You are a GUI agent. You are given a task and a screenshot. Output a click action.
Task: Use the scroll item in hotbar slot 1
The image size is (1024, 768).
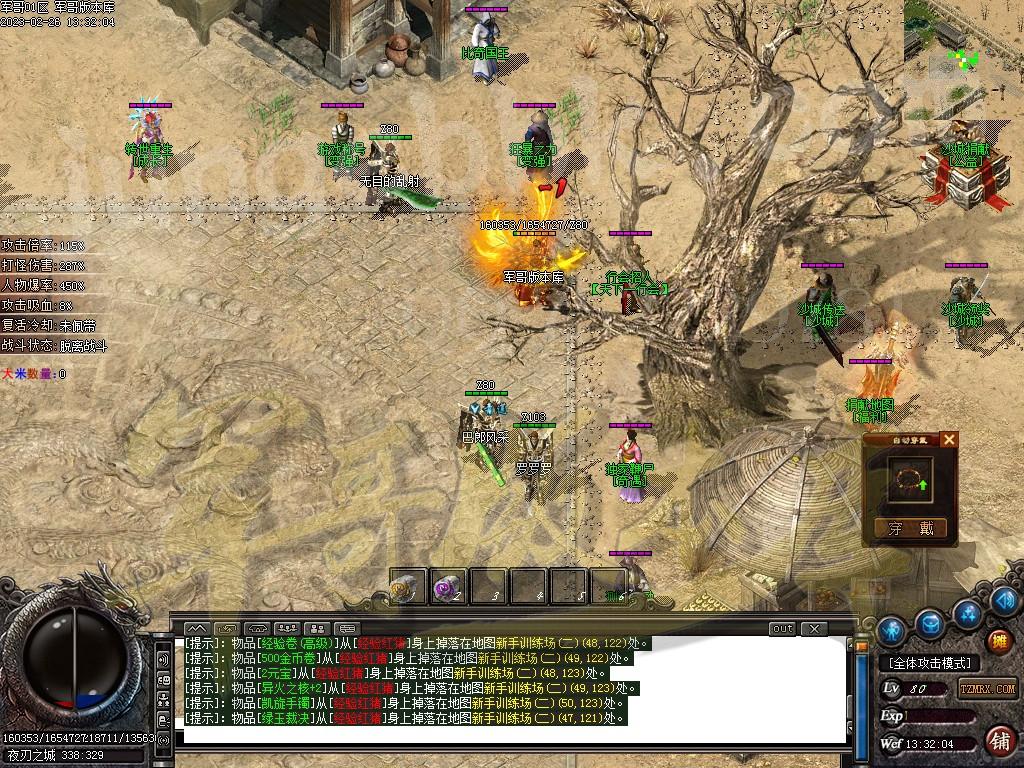[x=408, y=587]
